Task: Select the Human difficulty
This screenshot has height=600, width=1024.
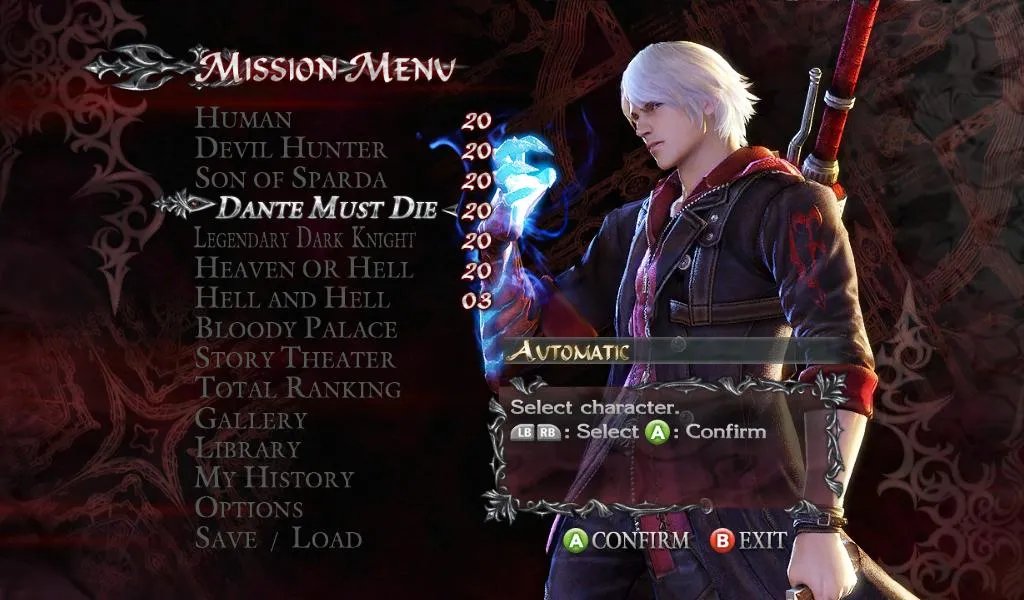Action: pos(243,119)
